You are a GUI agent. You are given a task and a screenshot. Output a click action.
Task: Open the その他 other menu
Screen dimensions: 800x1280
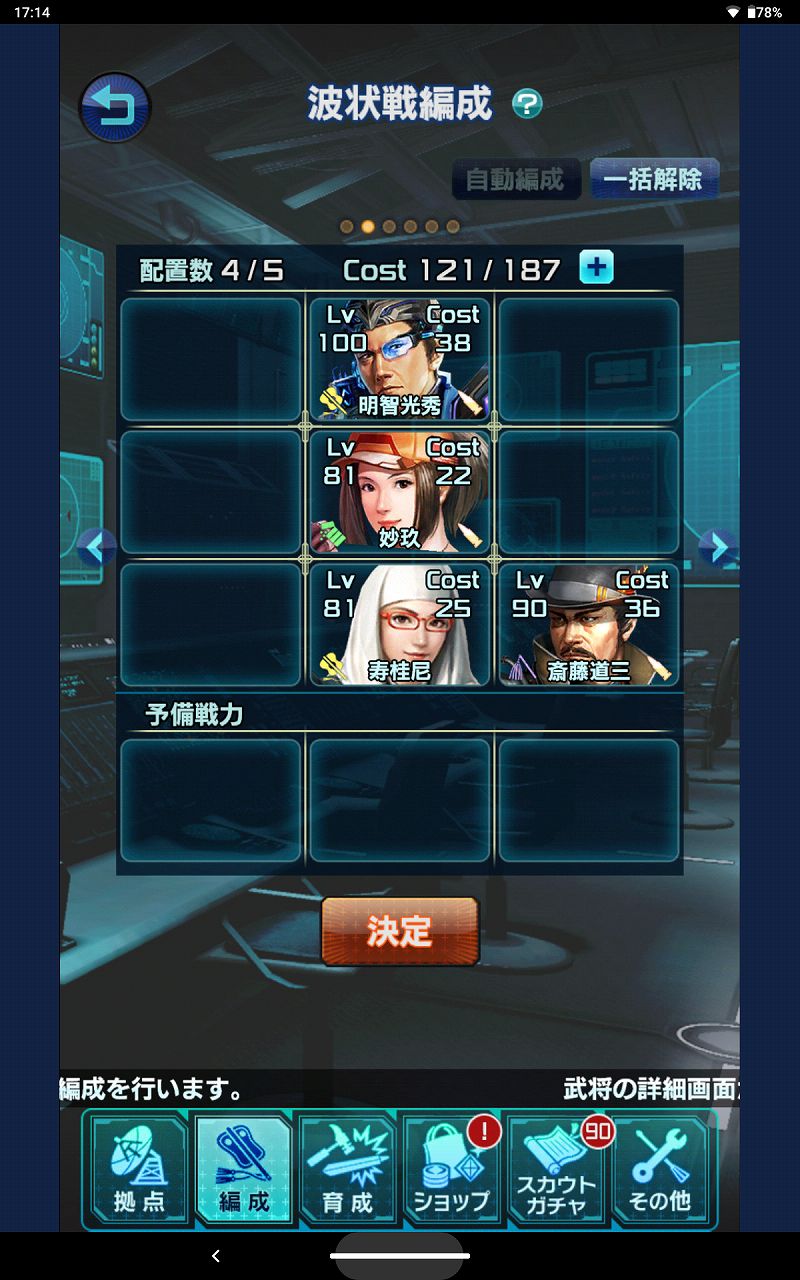(660, 1170)
